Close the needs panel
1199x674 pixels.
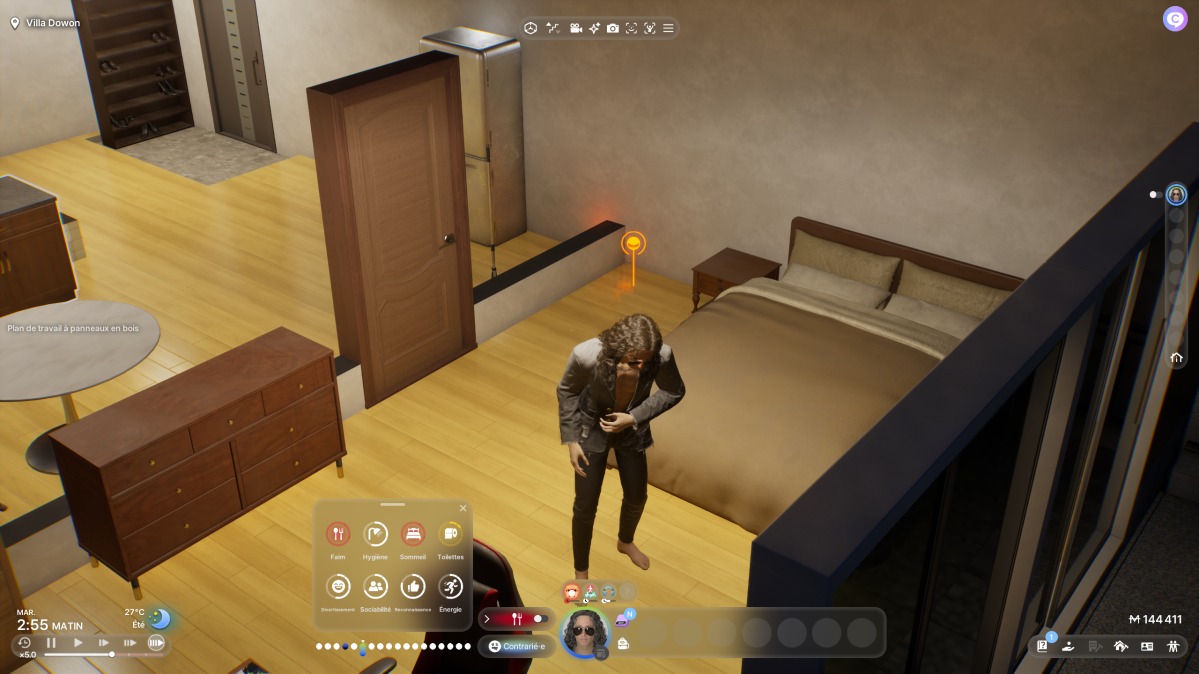(x=463, y=508)
